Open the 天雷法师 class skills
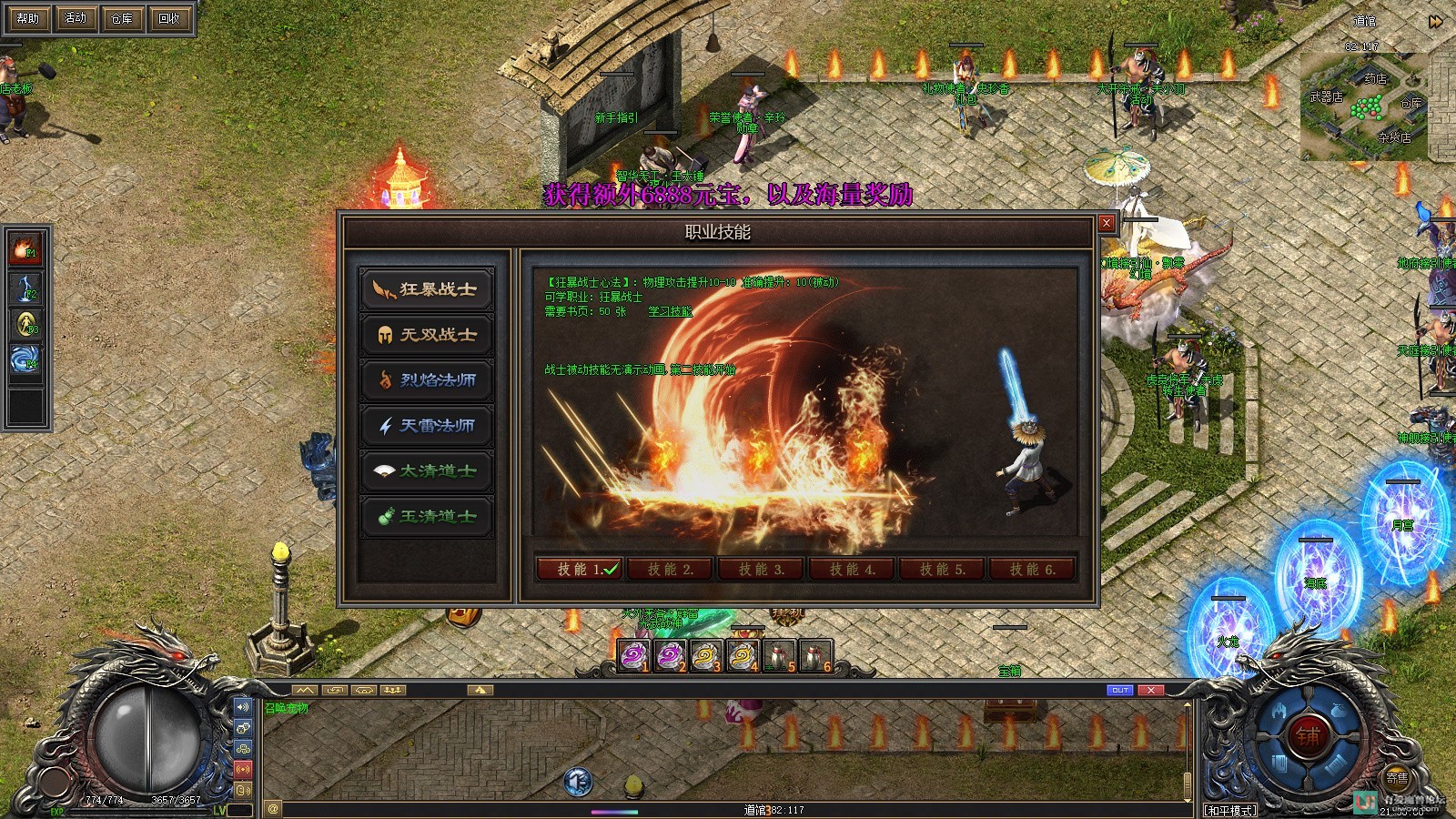Screen dimensions: 1456x819 click(x=427, y=426)
